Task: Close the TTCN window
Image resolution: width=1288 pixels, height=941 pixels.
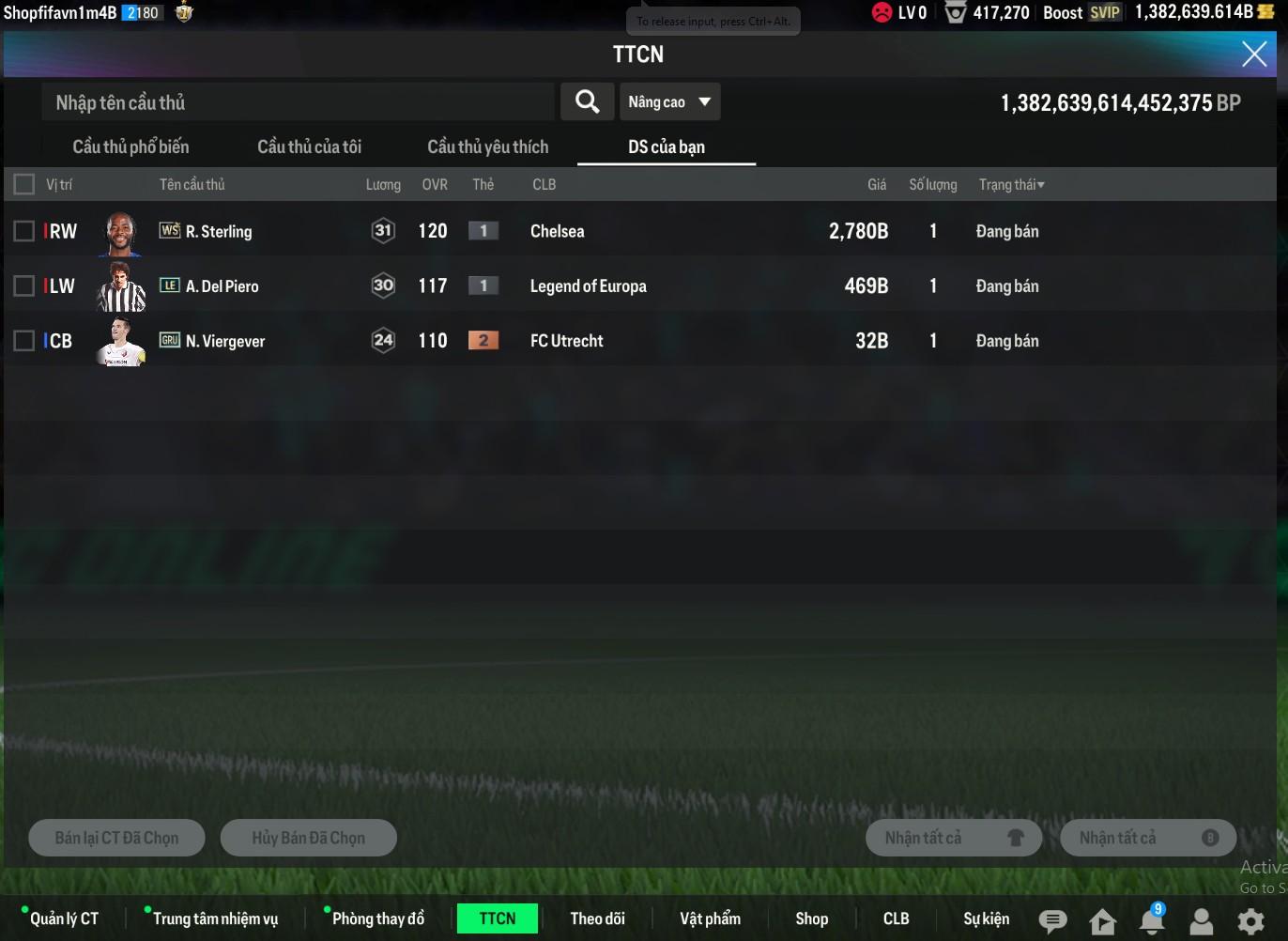Action: pyautogui.click(x=1254, y=54)
